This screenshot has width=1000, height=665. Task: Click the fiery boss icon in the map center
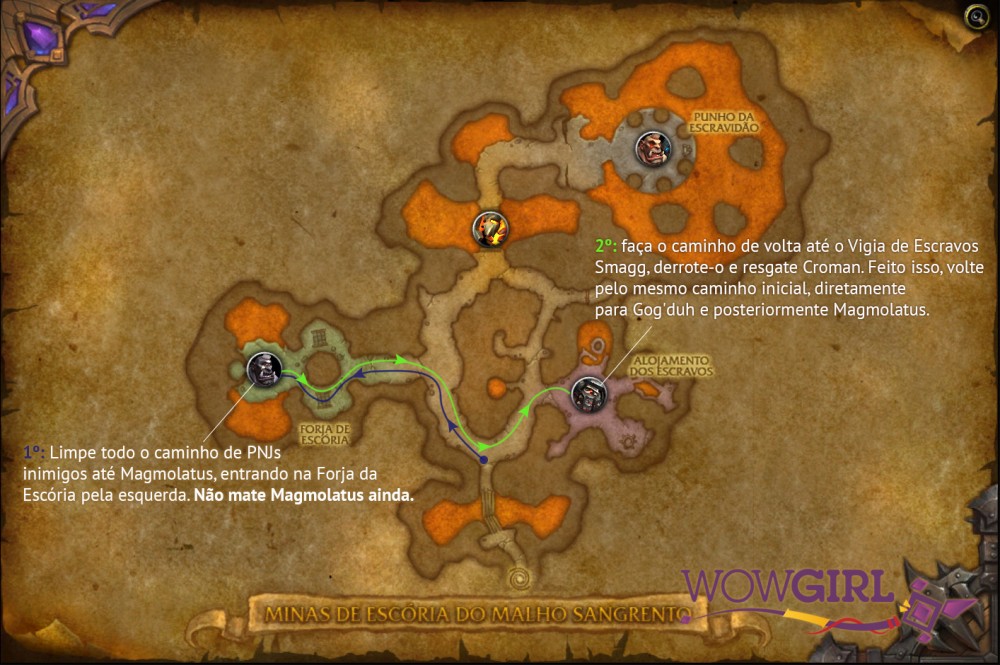click(x=490, y=229)
